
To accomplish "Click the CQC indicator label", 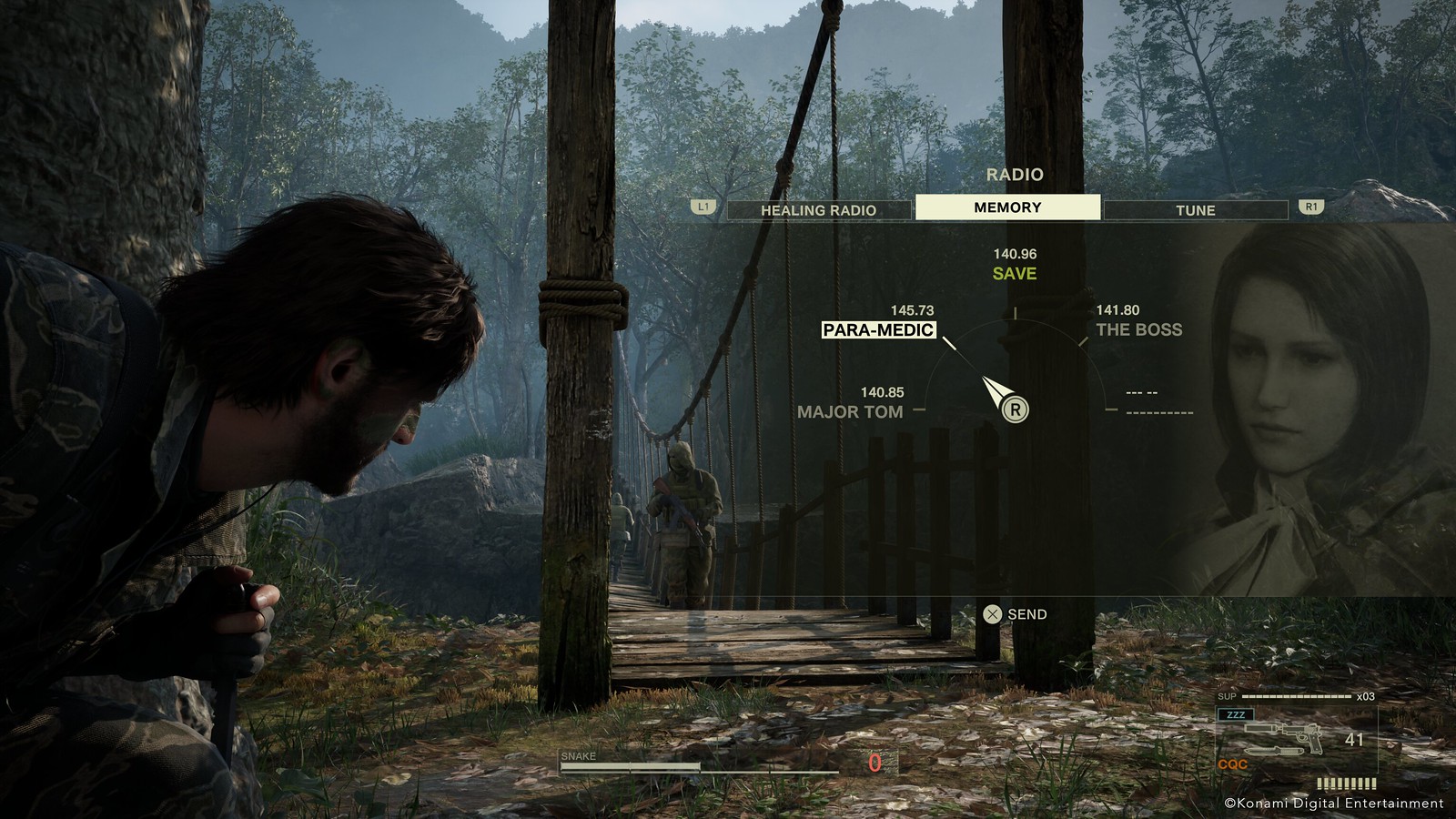I will [x=1233, y=763].
